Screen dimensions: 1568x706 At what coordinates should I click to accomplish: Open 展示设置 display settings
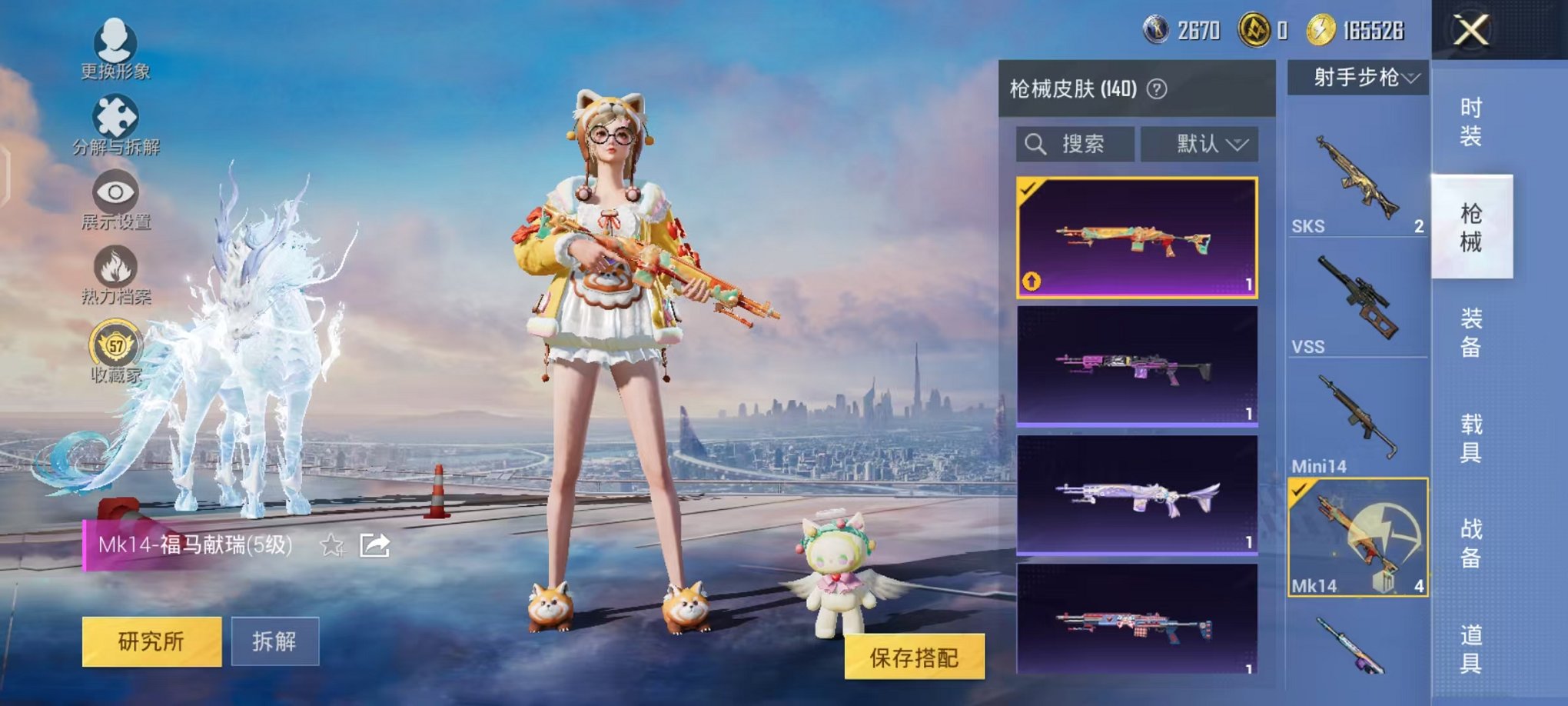(114, 192)
